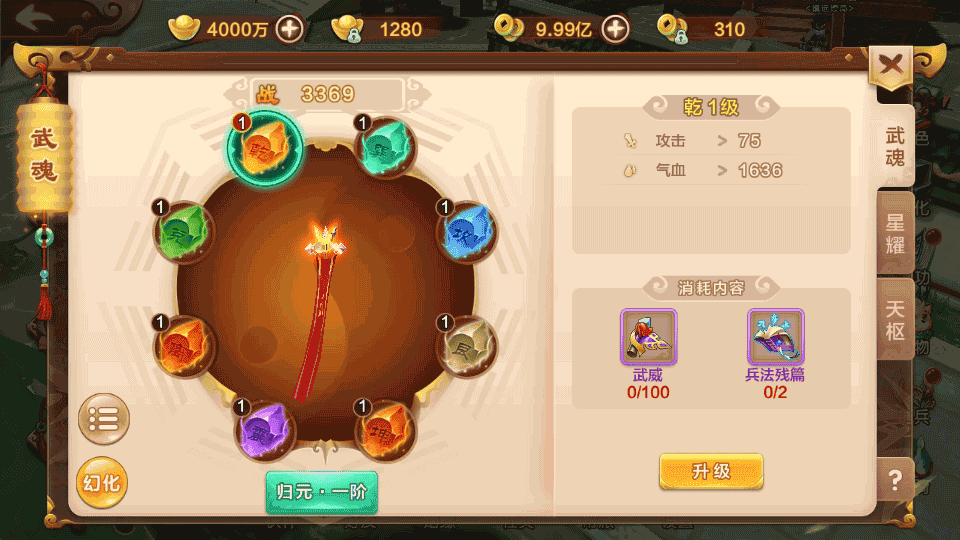The image size is (960, 540).
Task: Select the 武威 consumable item icon
Action: (648, 336)
